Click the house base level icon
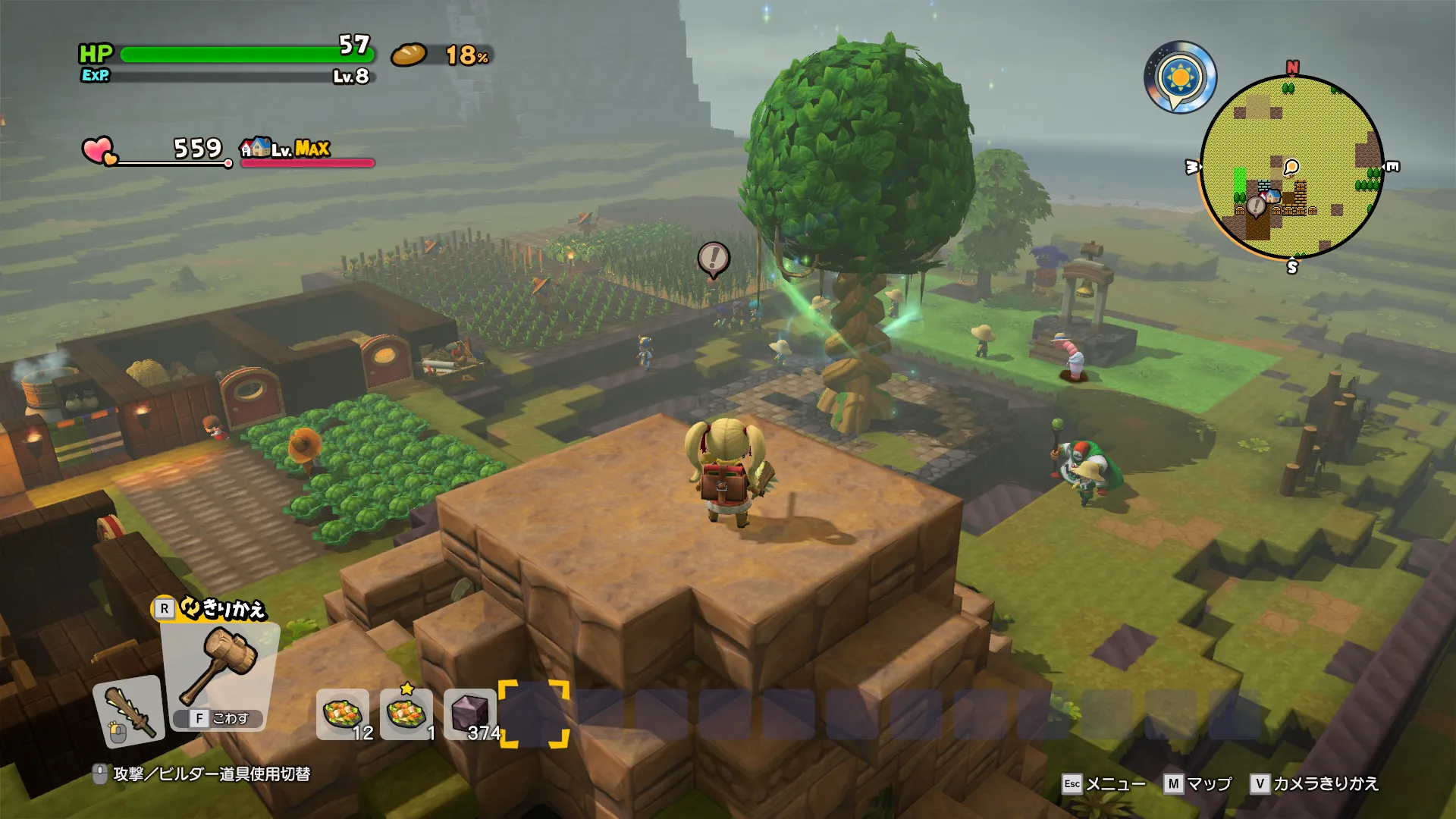The width and height of the screenshot is (1456, 819). point(256,147)
